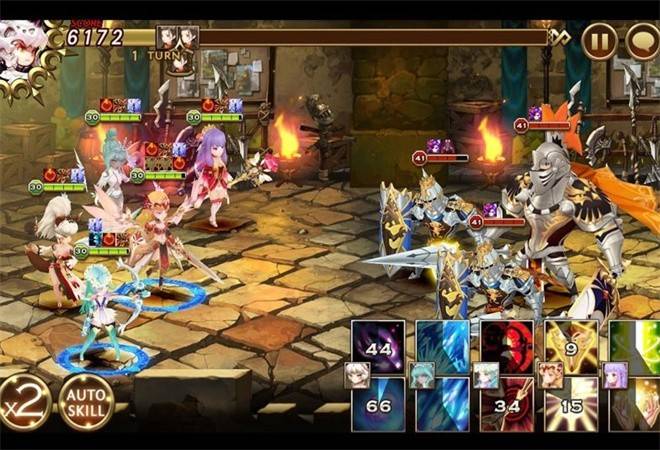
Task: Pause the battle
Action: point(599,42)
